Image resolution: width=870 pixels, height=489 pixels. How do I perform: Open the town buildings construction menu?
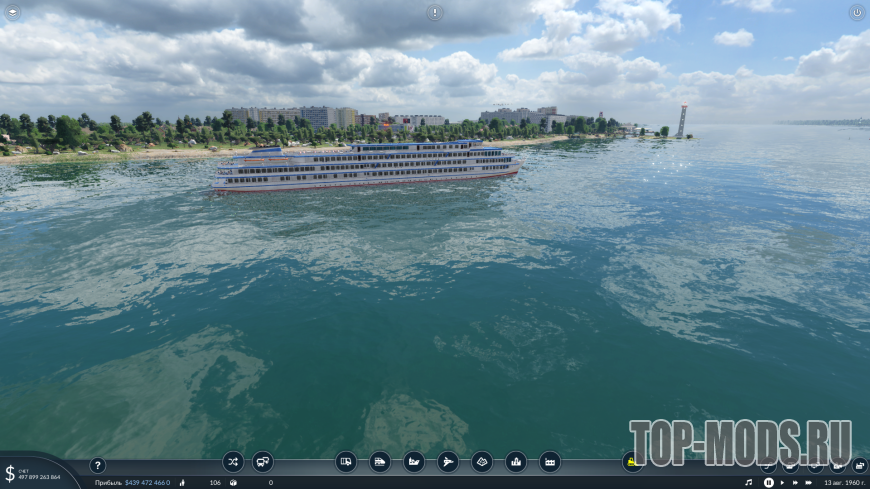(x=516, y=462)
